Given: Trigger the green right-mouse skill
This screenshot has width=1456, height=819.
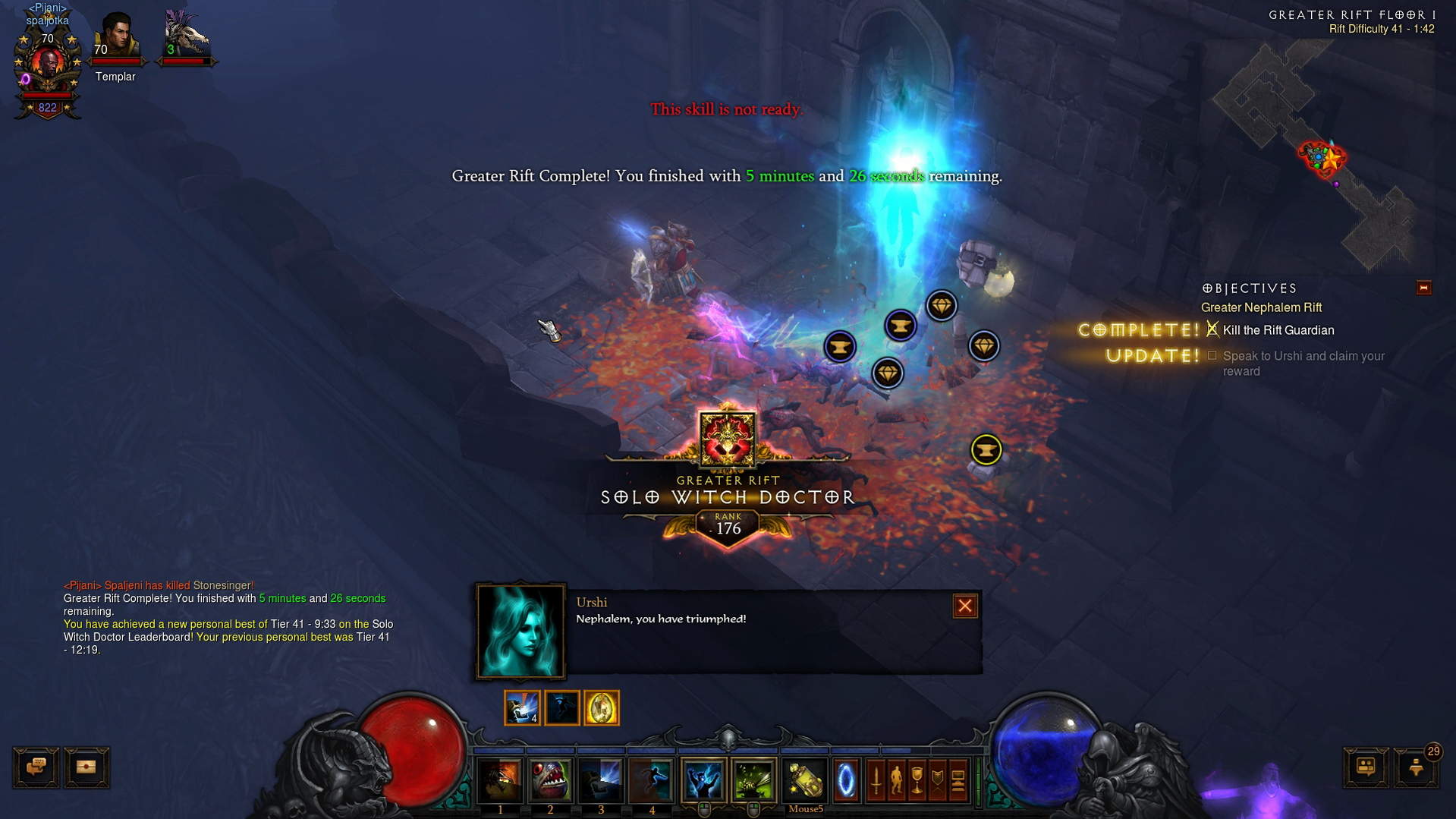Looking at the screenshot, I should [x=753, y=780].
